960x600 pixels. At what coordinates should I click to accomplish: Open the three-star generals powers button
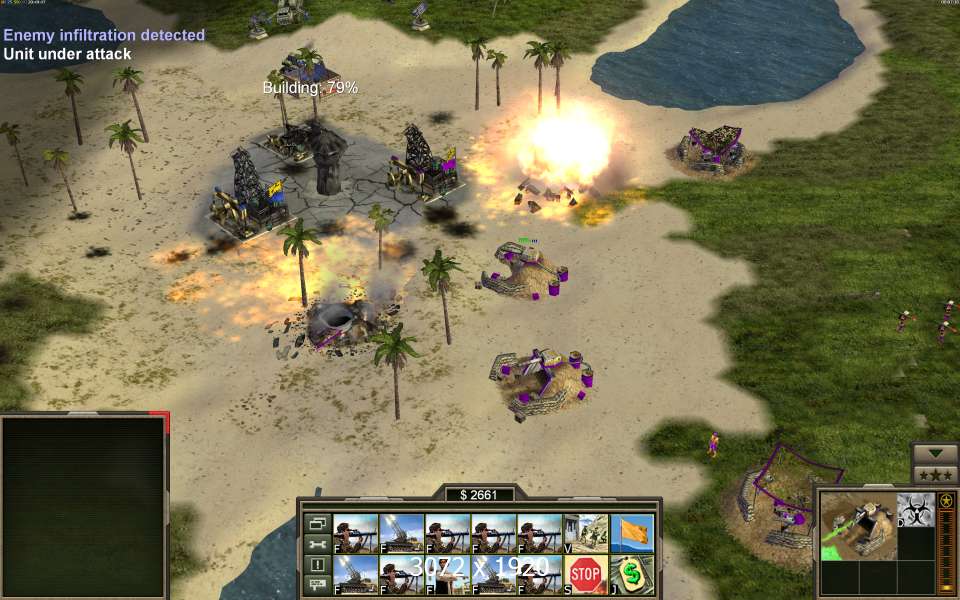pos(935,474)
